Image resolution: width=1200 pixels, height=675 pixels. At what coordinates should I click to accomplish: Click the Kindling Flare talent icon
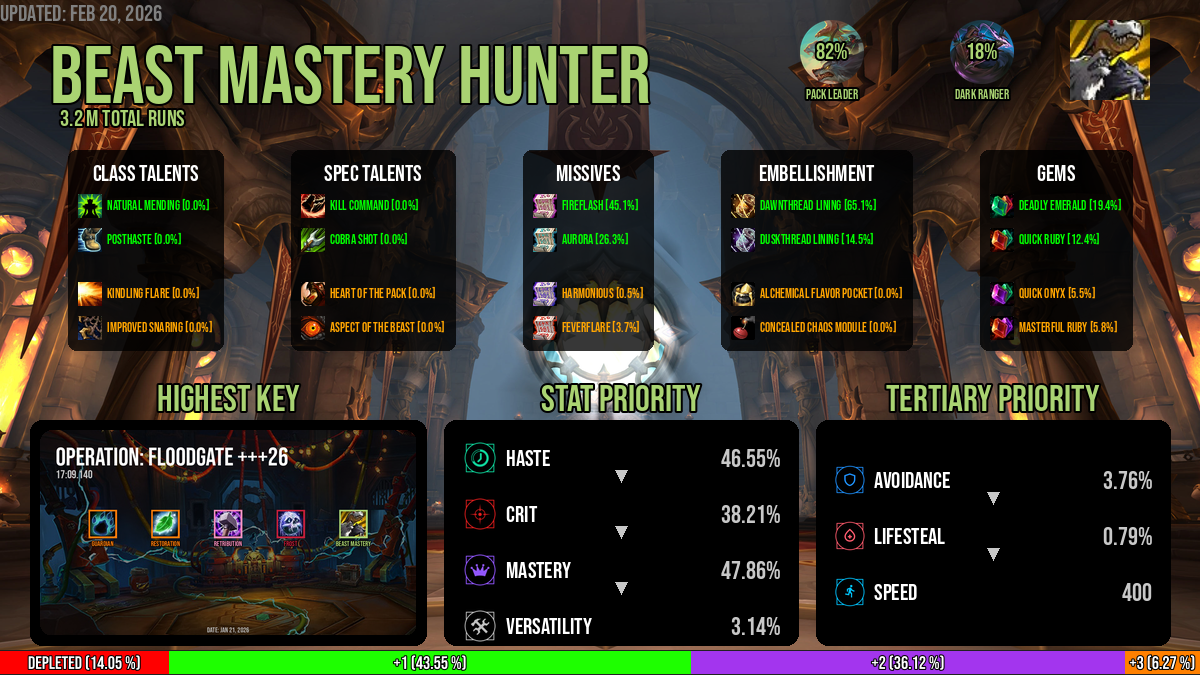(x=90, y=293)
